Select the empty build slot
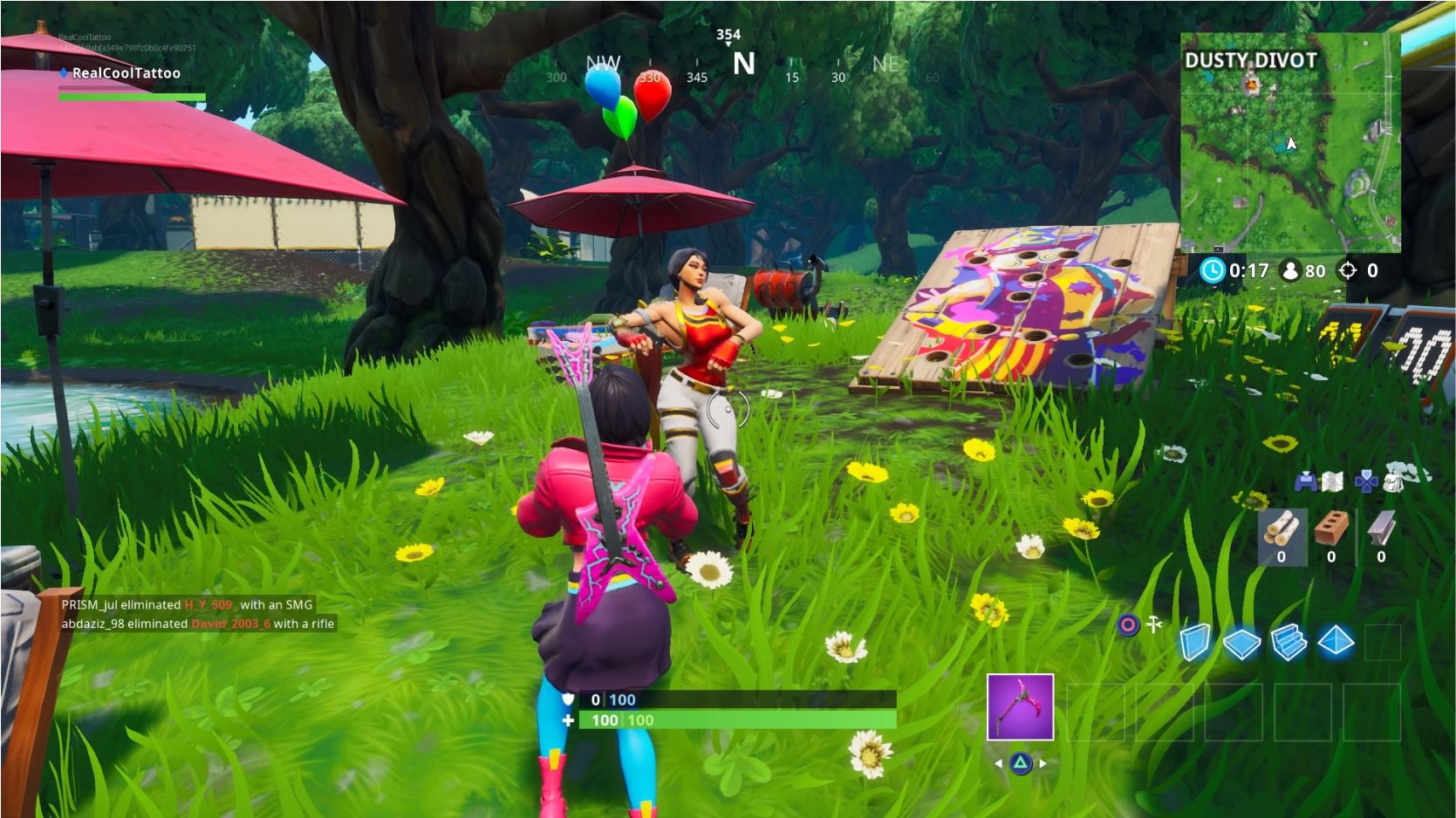The width and height of the screenshot is (1456, 818). (x=1384, y=643)
